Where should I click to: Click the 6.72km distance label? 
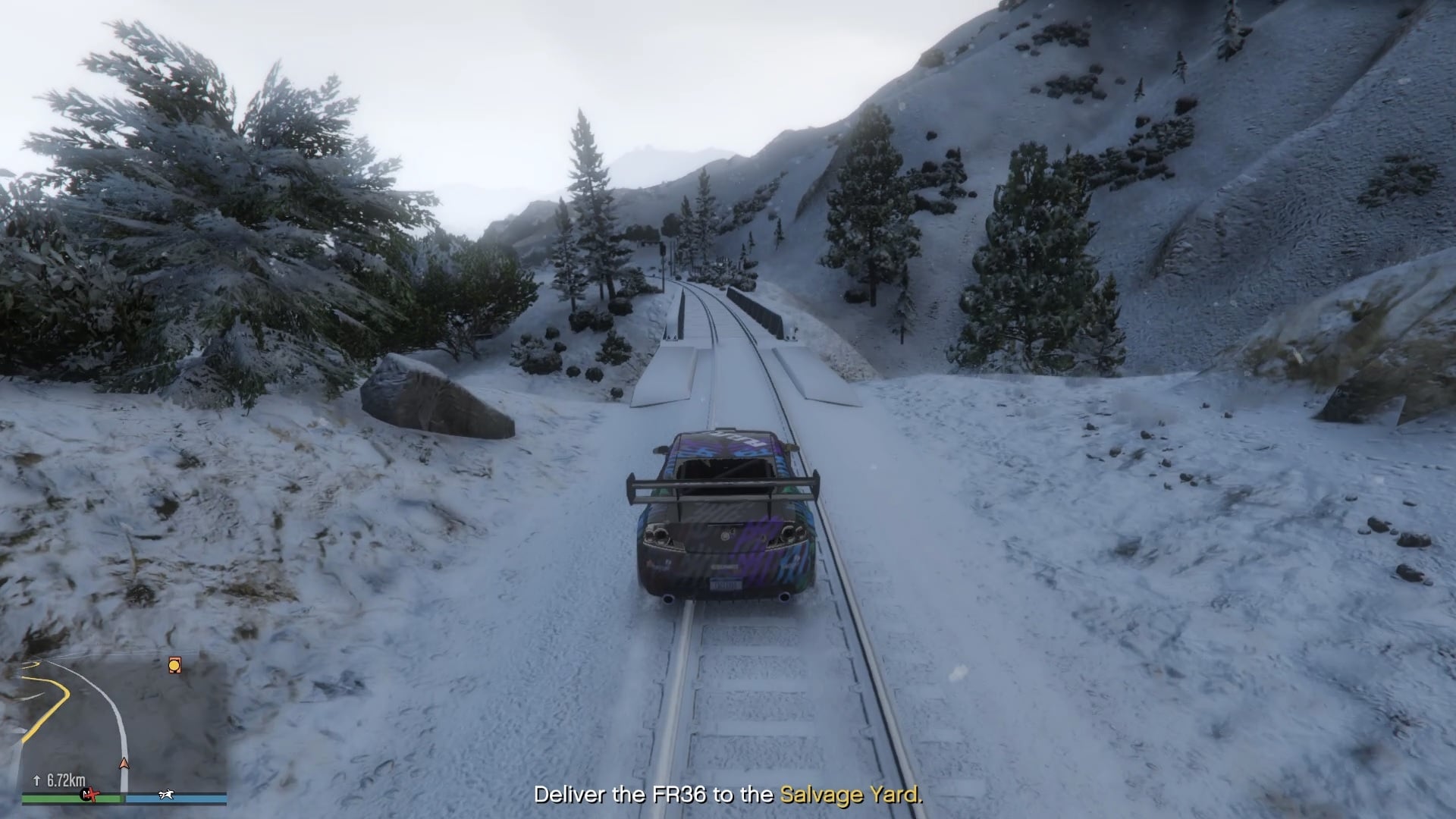[67, 779]
